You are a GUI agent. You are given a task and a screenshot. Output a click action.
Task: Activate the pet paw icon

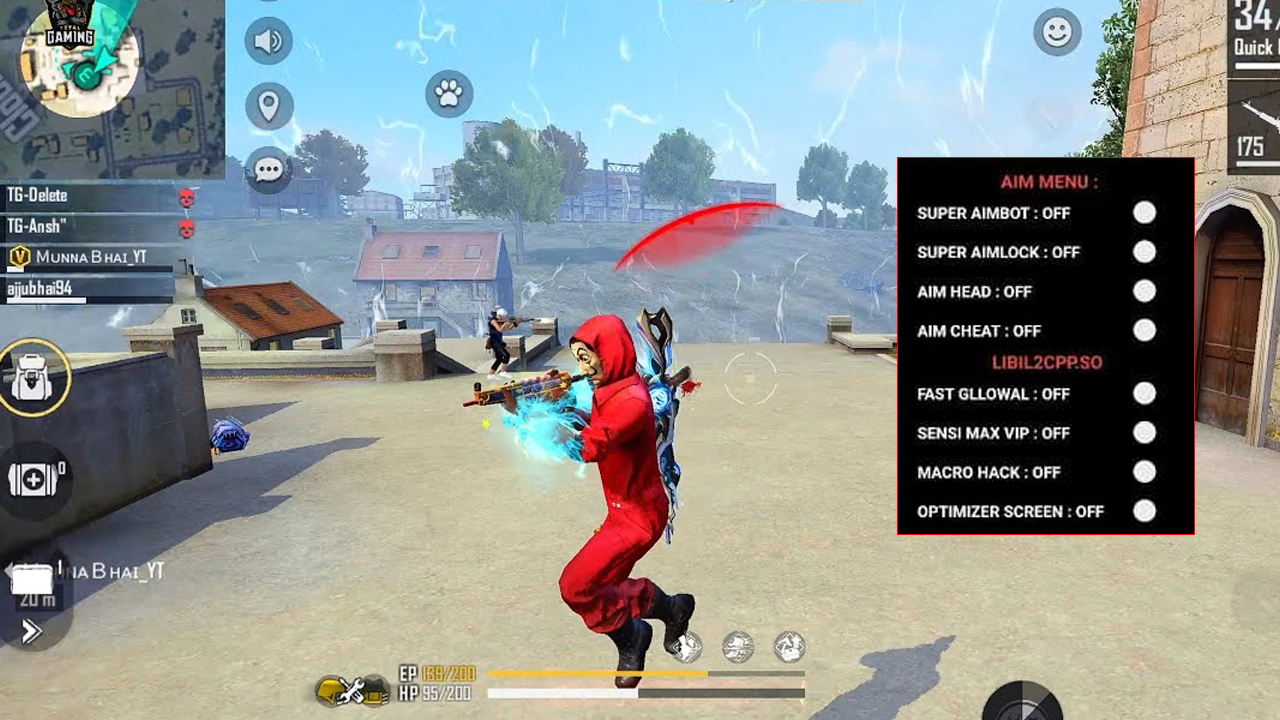coord(449,94)
